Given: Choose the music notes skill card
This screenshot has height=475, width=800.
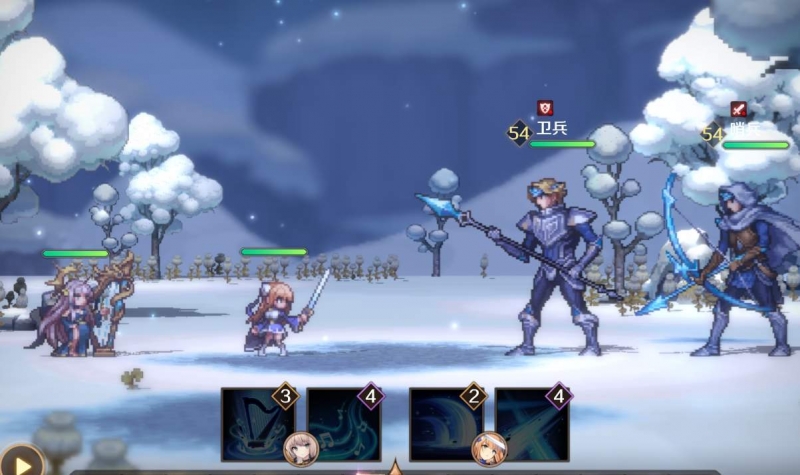Looking at the screenshot, I should pos(343,424).
